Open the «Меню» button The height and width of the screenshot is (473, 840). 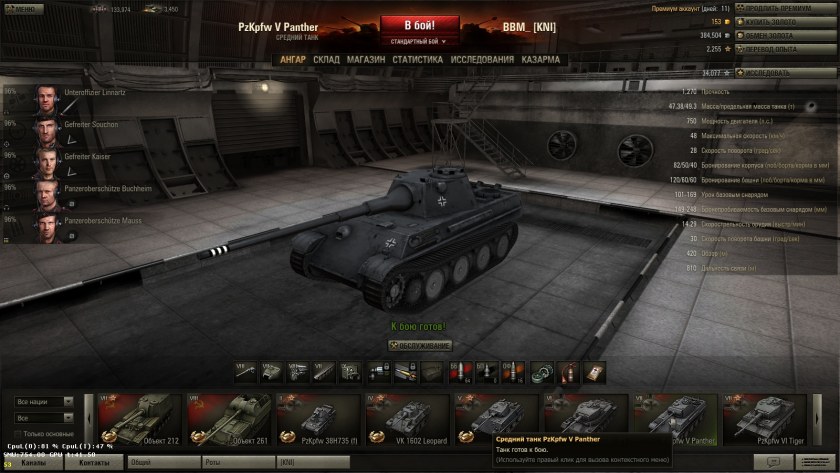(x=25, y=9)
